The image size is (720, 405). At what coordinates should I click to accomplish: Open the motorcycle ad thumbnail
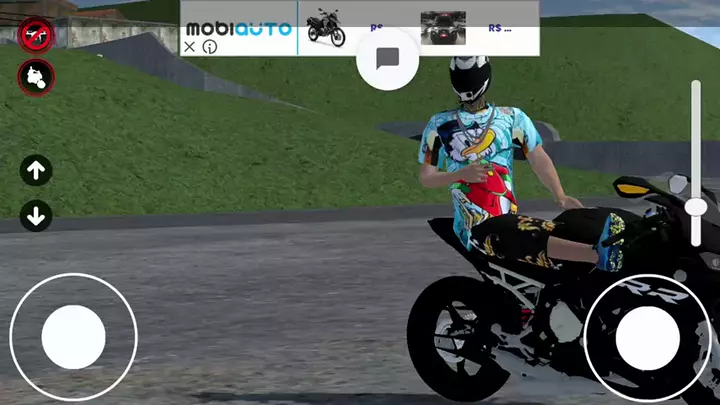(325, 28)
